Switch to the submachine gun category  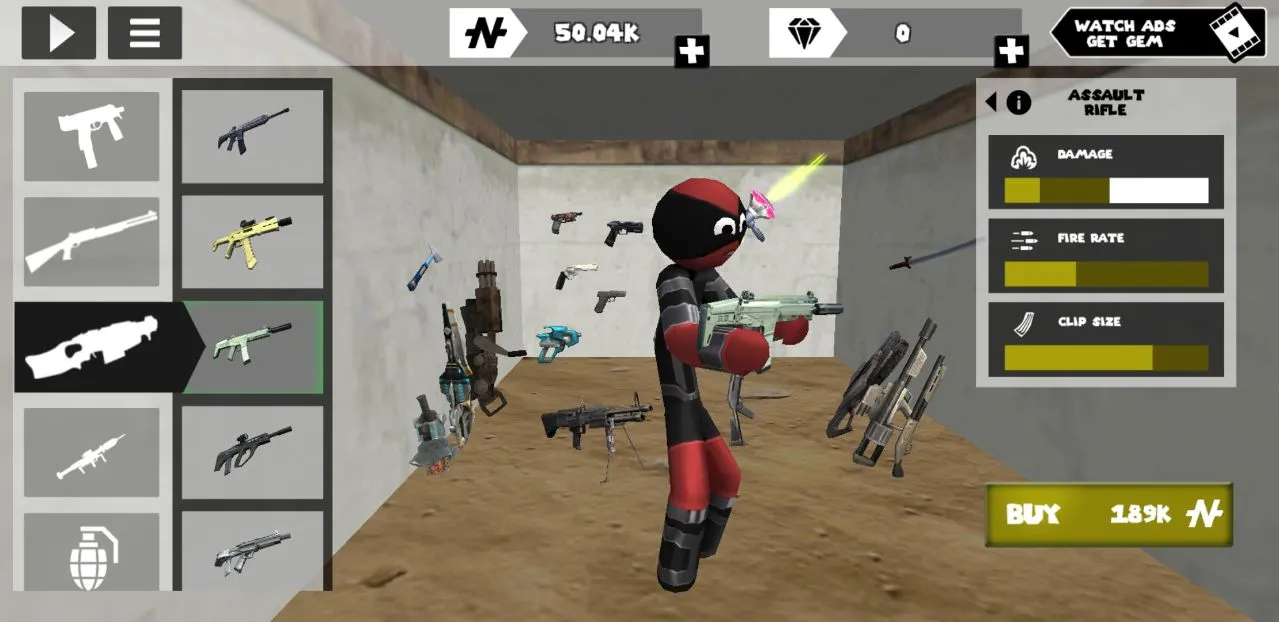pos(91,136)
